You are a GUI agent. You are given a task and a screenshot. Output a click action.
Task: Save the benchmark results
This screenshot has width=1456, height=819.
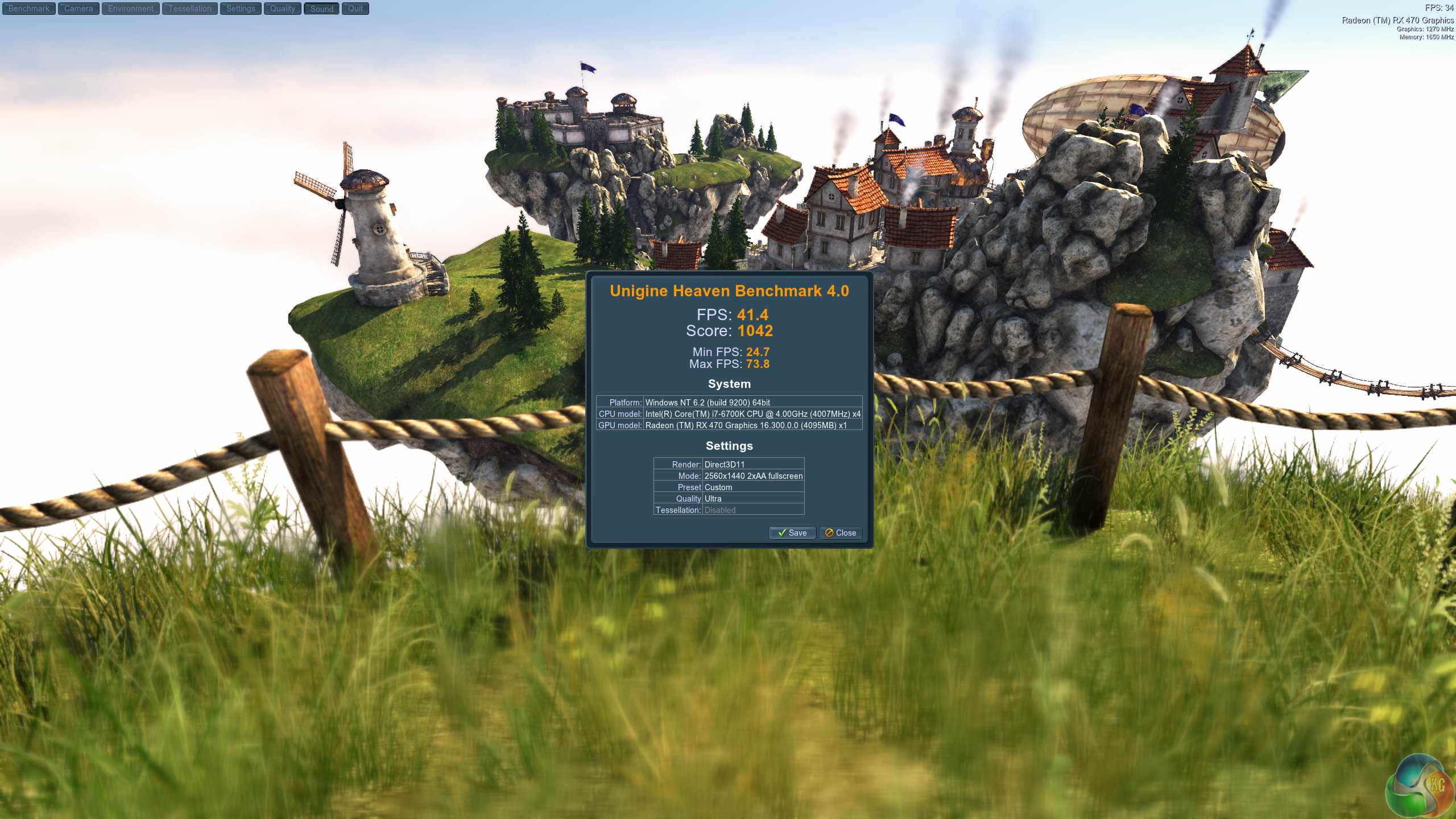click(x=792, y=533)
